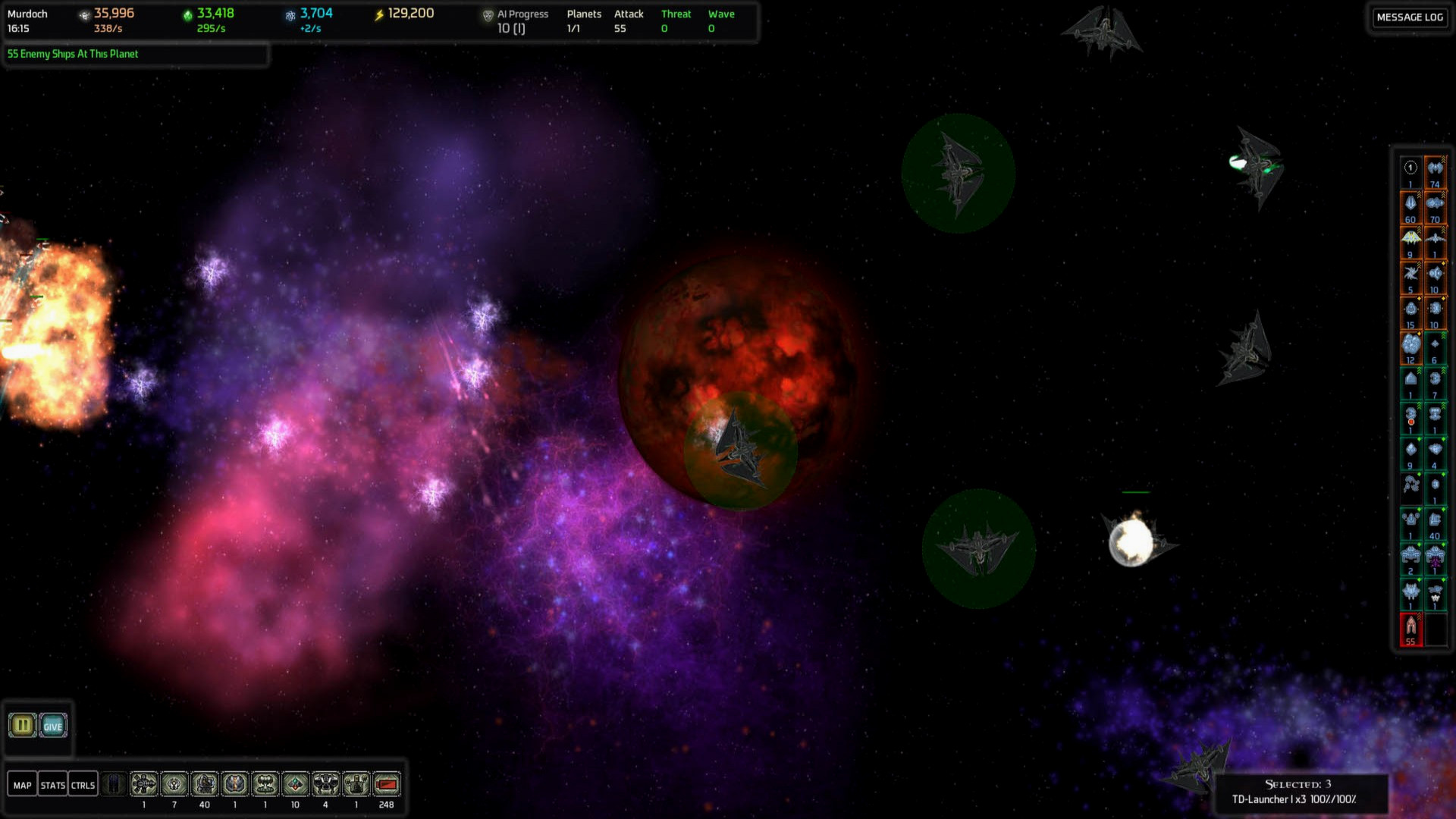Choose the build toolbar icon with count 7
Viewport: 1456px width, 819px height.
pos(174,784)
